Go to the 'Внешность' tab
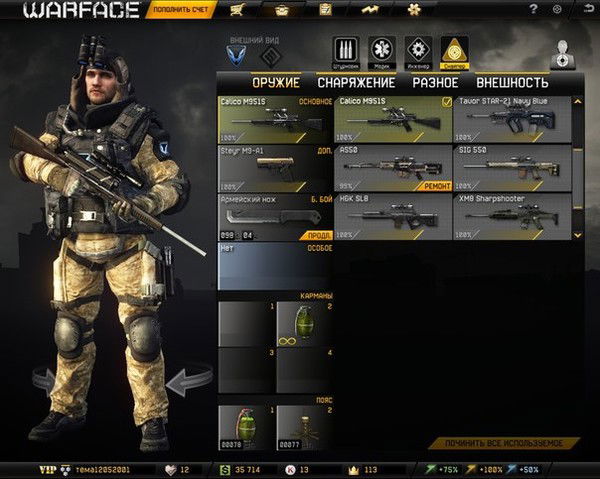The height and width of the screenshot is (479, 600). 512,83
